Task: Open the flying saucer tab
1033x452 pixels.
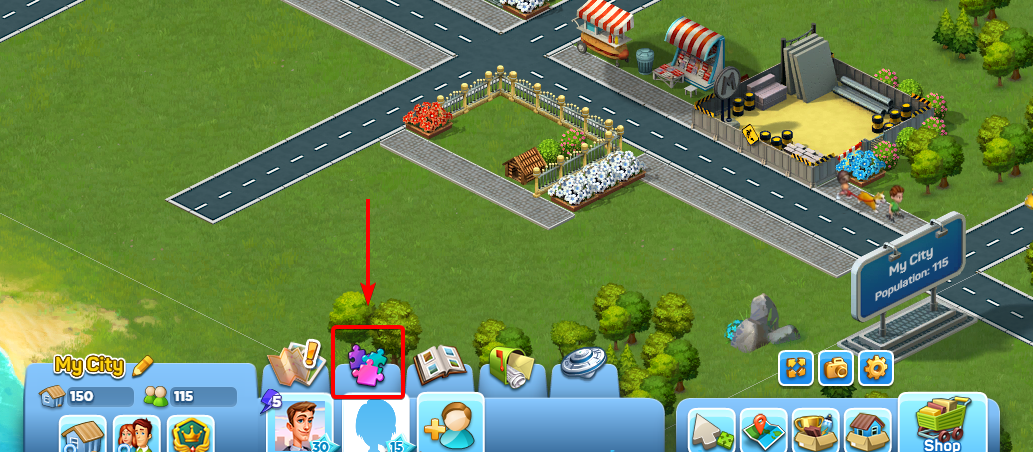Action: pos(583,364)
